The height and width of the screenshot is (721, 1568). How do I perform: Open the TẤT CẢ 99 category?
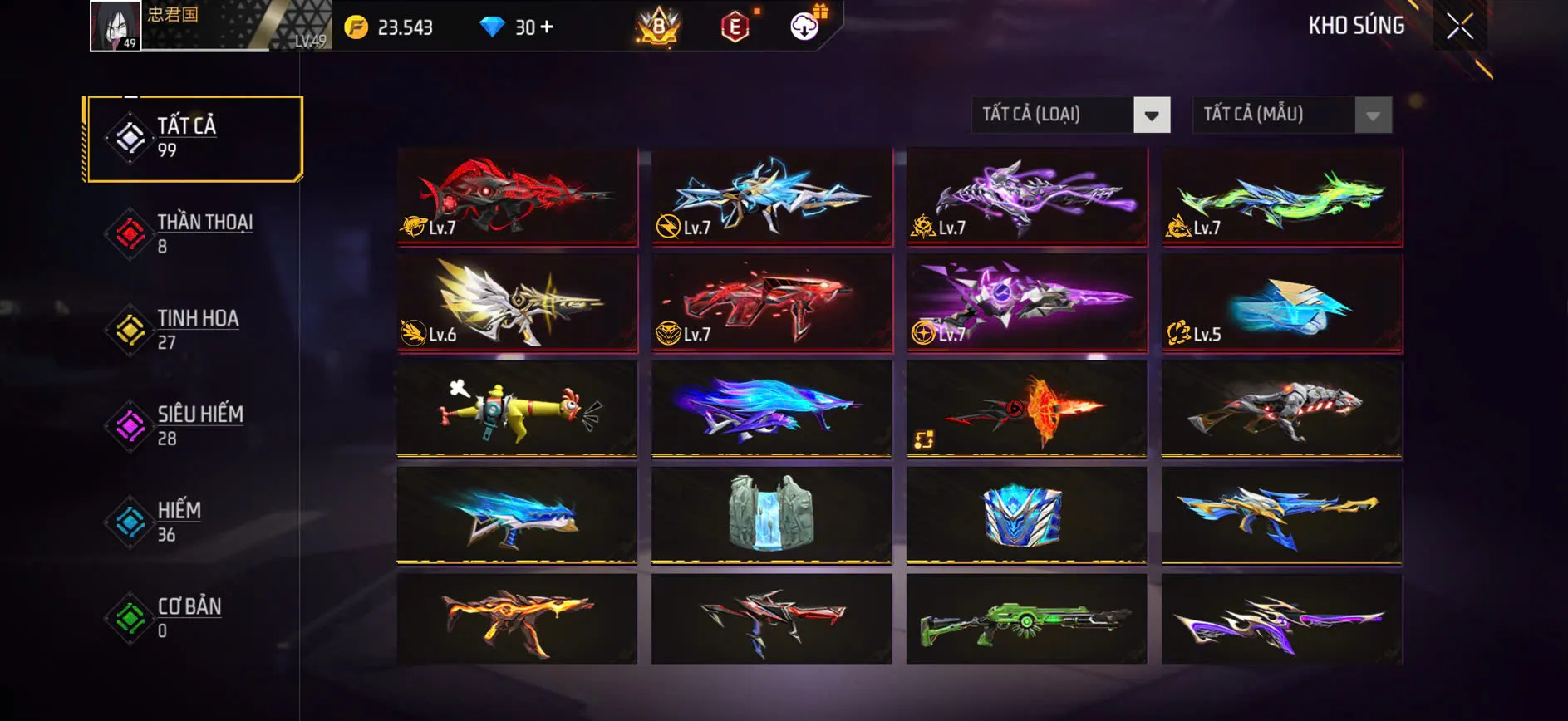[x=191, y=137]
